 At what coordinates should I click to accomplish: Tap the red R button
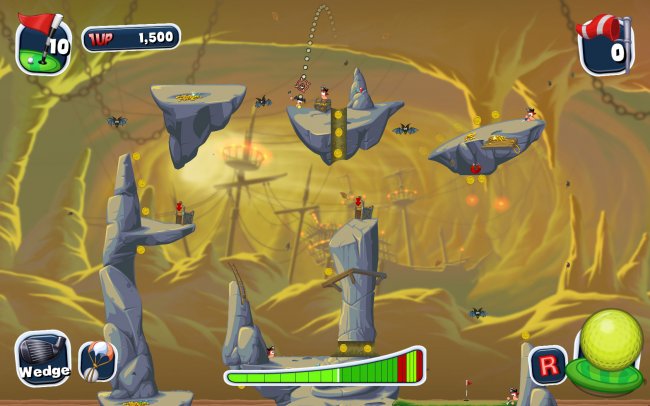coord(547,364)
